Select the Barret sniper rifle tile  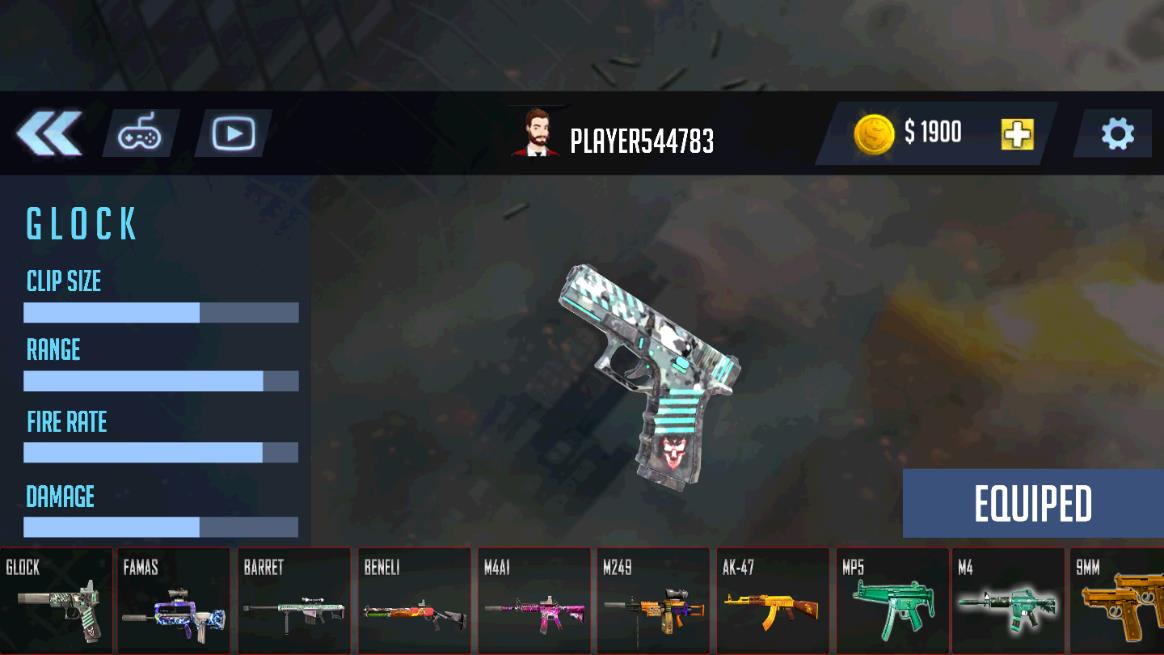293,601
